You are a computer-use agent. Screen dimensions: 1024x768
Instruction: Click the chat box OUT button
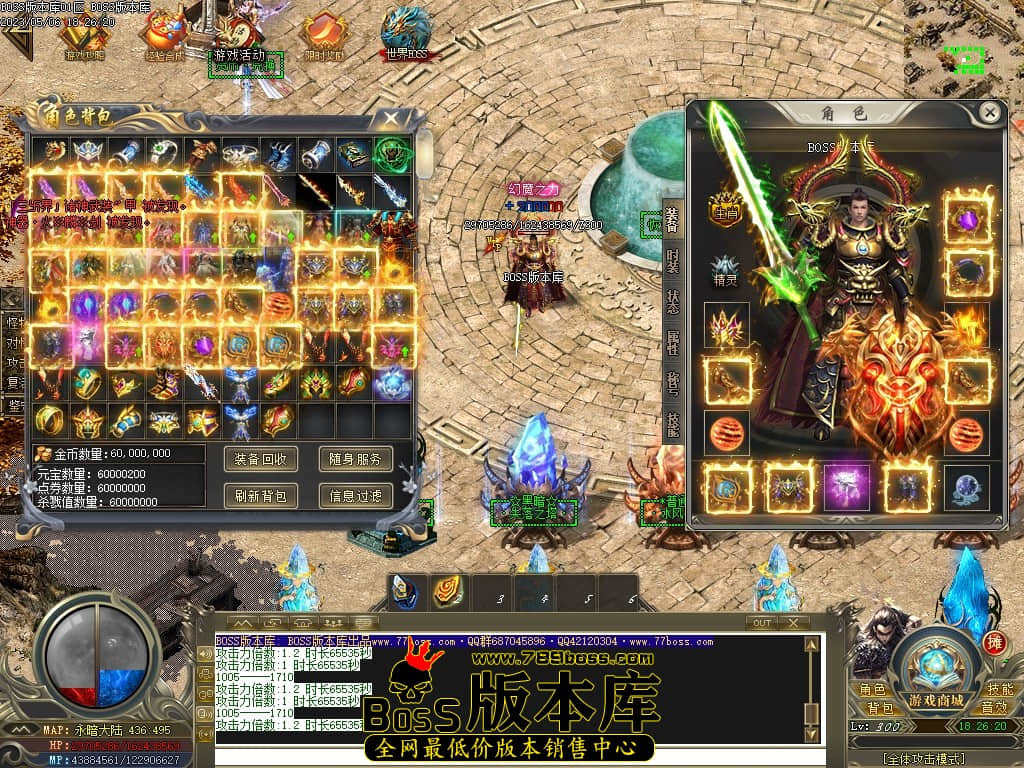(763, 622)
